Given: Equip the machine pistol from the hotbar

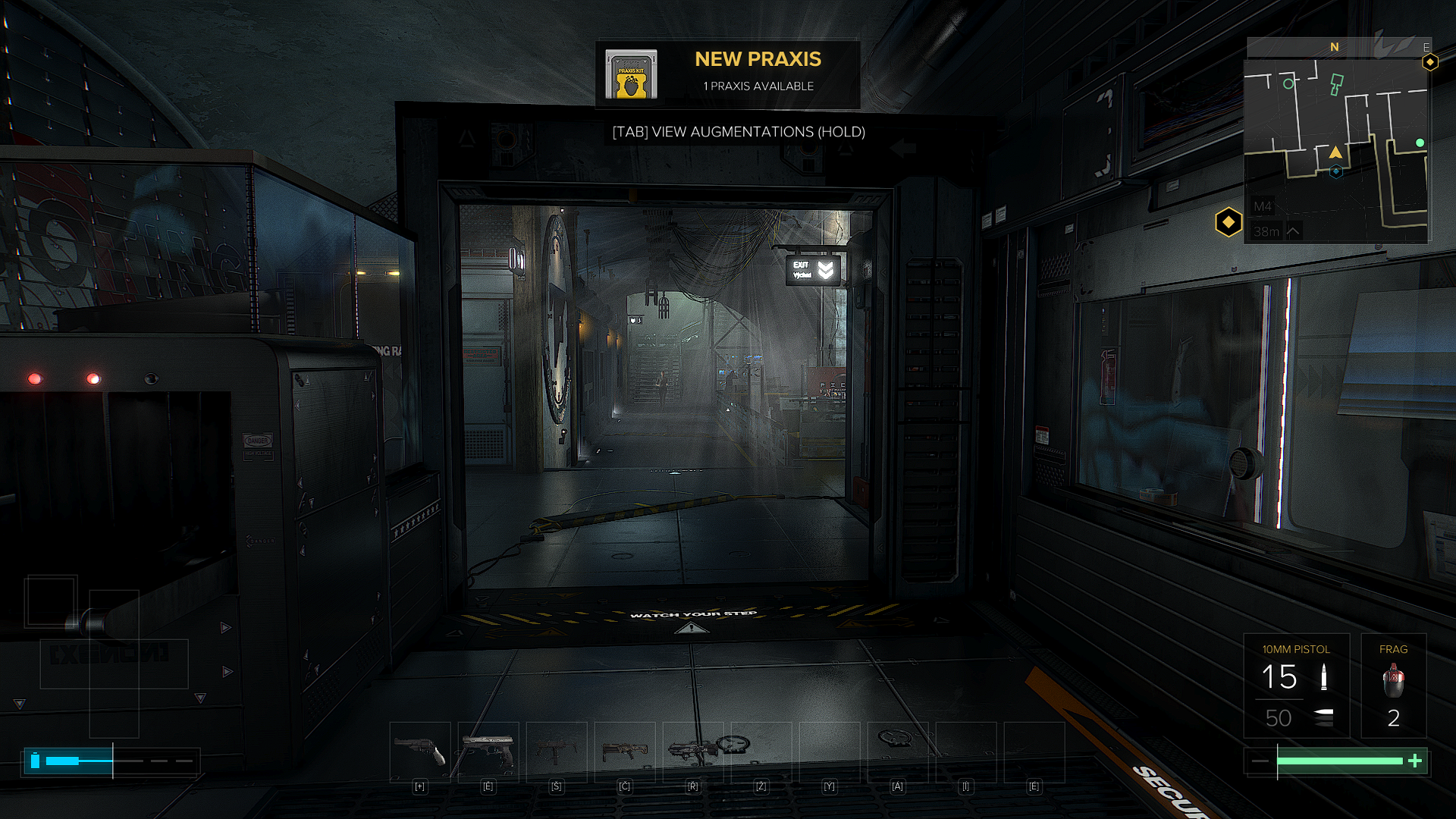Looking at the screenshot, I should click(x=557, y=752).
